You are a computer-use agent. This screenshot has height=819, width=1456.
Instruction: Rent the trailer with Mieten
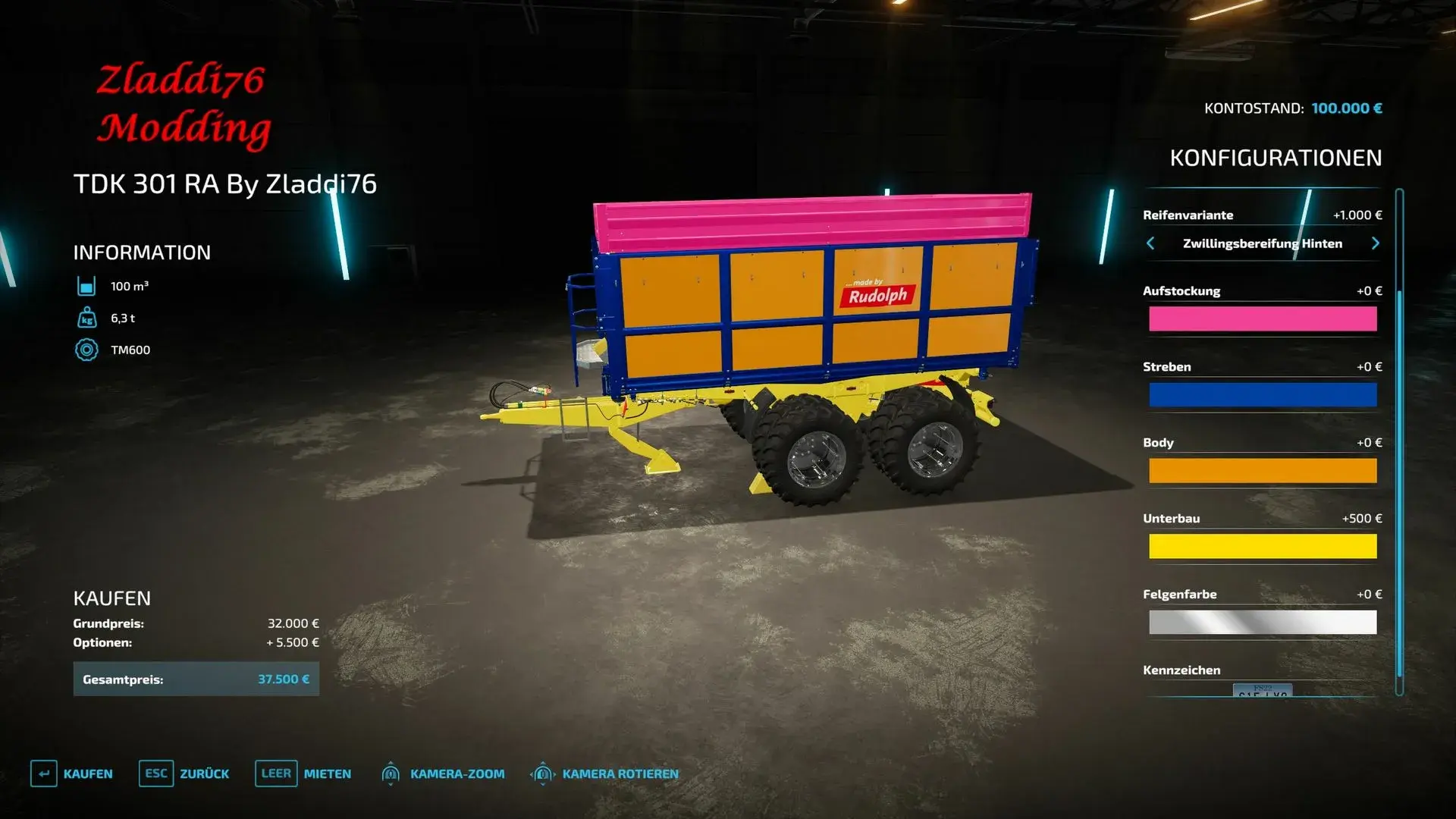(303, 773)
